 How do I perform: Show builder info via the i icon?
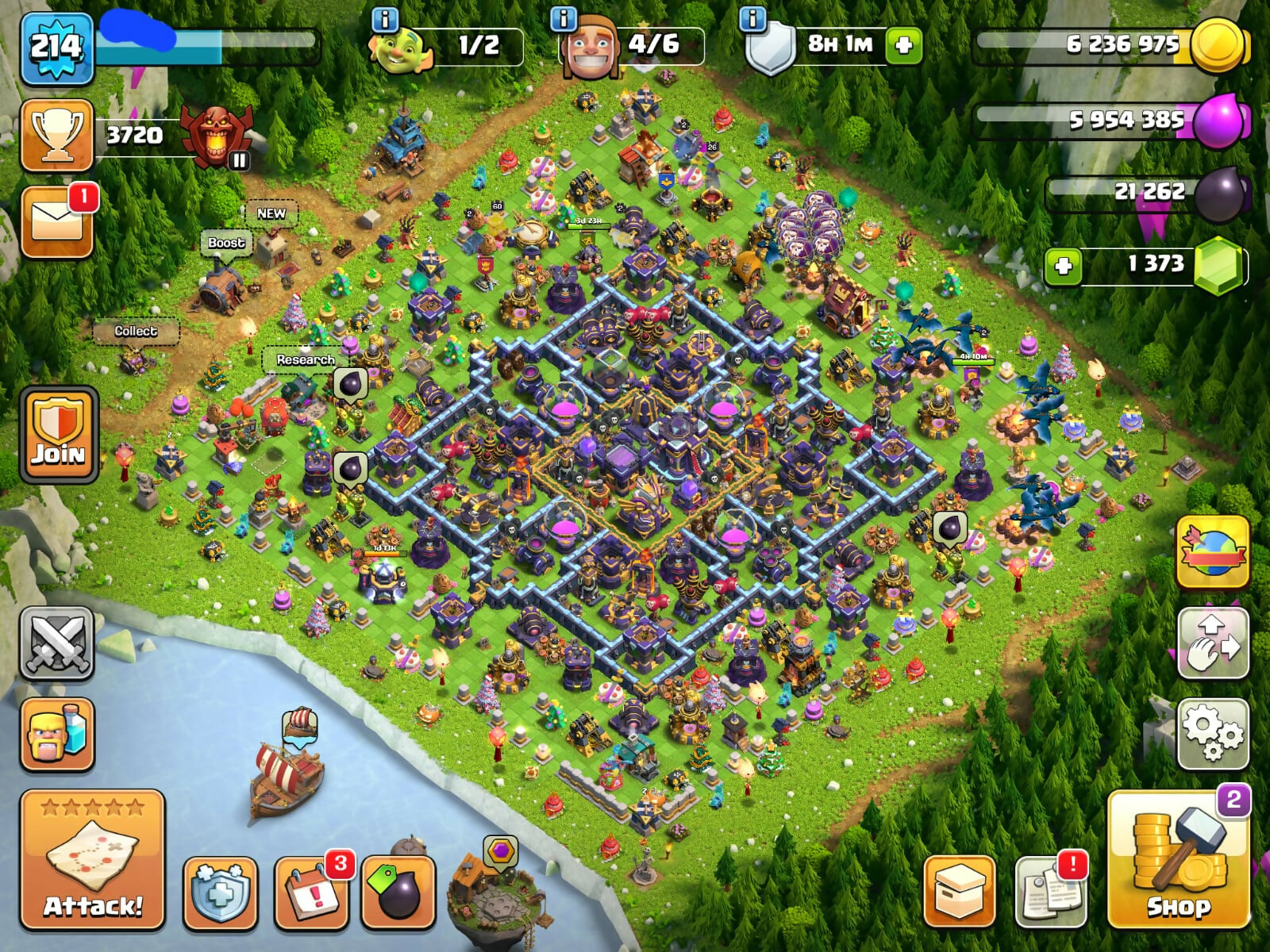pos(563,19)
